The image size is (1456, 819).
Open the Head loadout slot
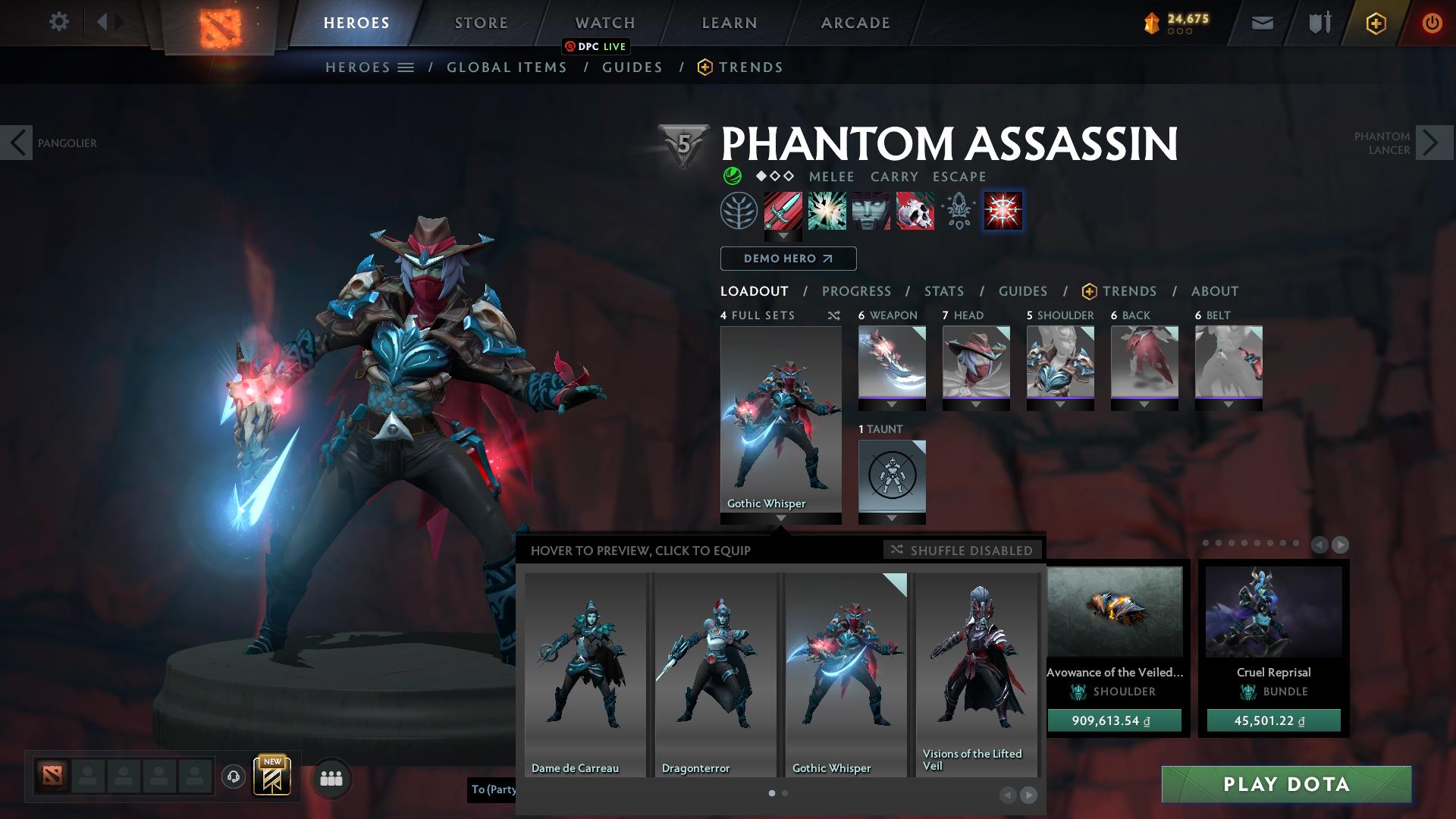point(976,364)
